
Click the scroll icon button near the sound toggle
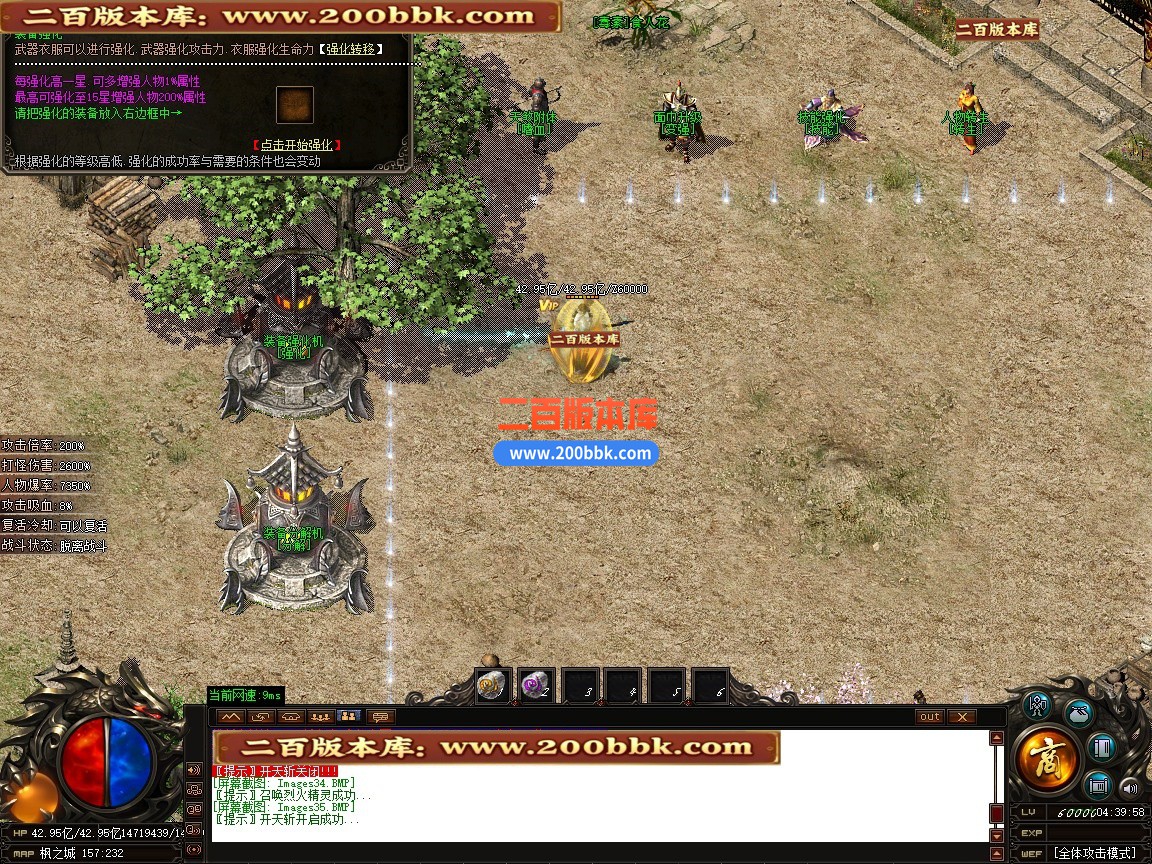1099,783
